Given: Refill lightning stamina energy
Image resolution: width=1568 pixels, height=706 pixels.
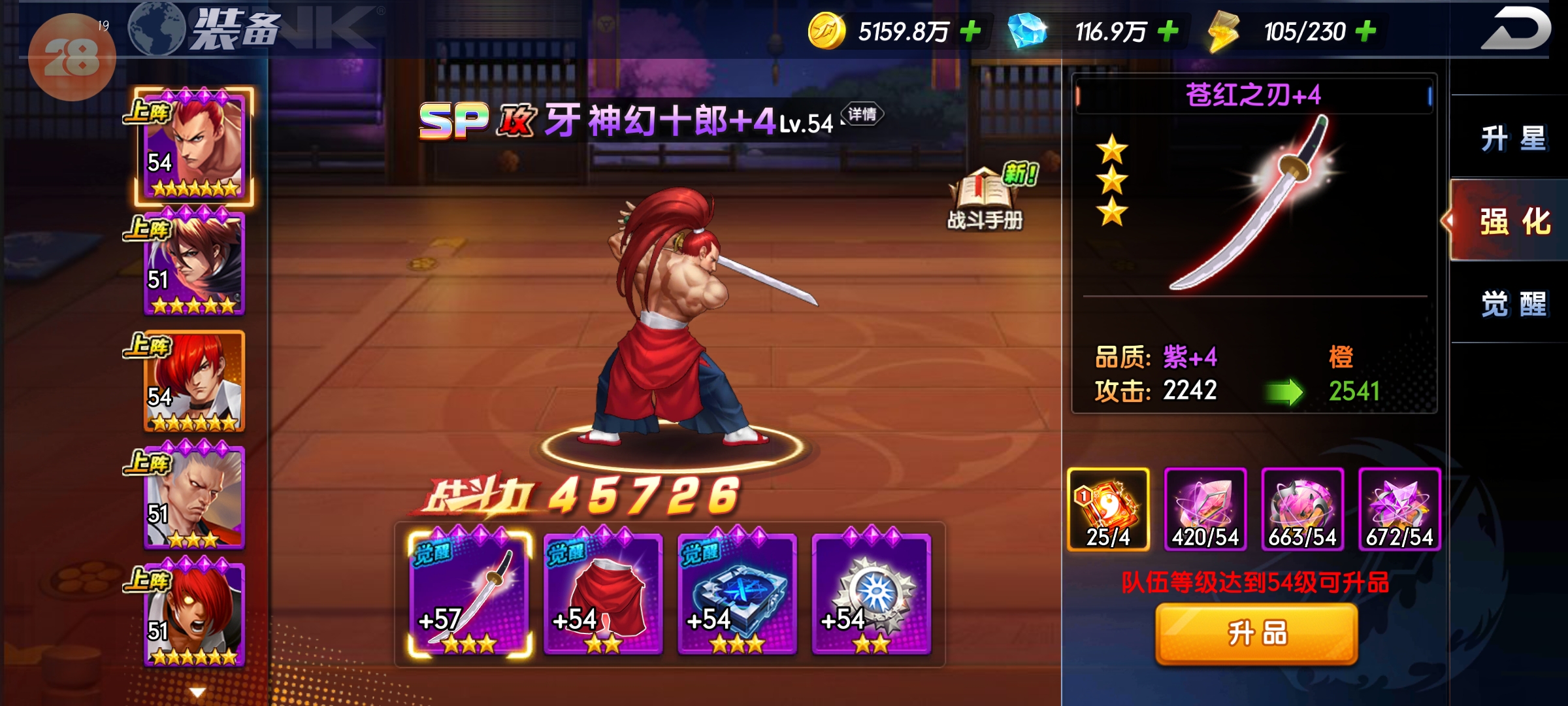Looking at the screenshot, I should coord(1365,31).
